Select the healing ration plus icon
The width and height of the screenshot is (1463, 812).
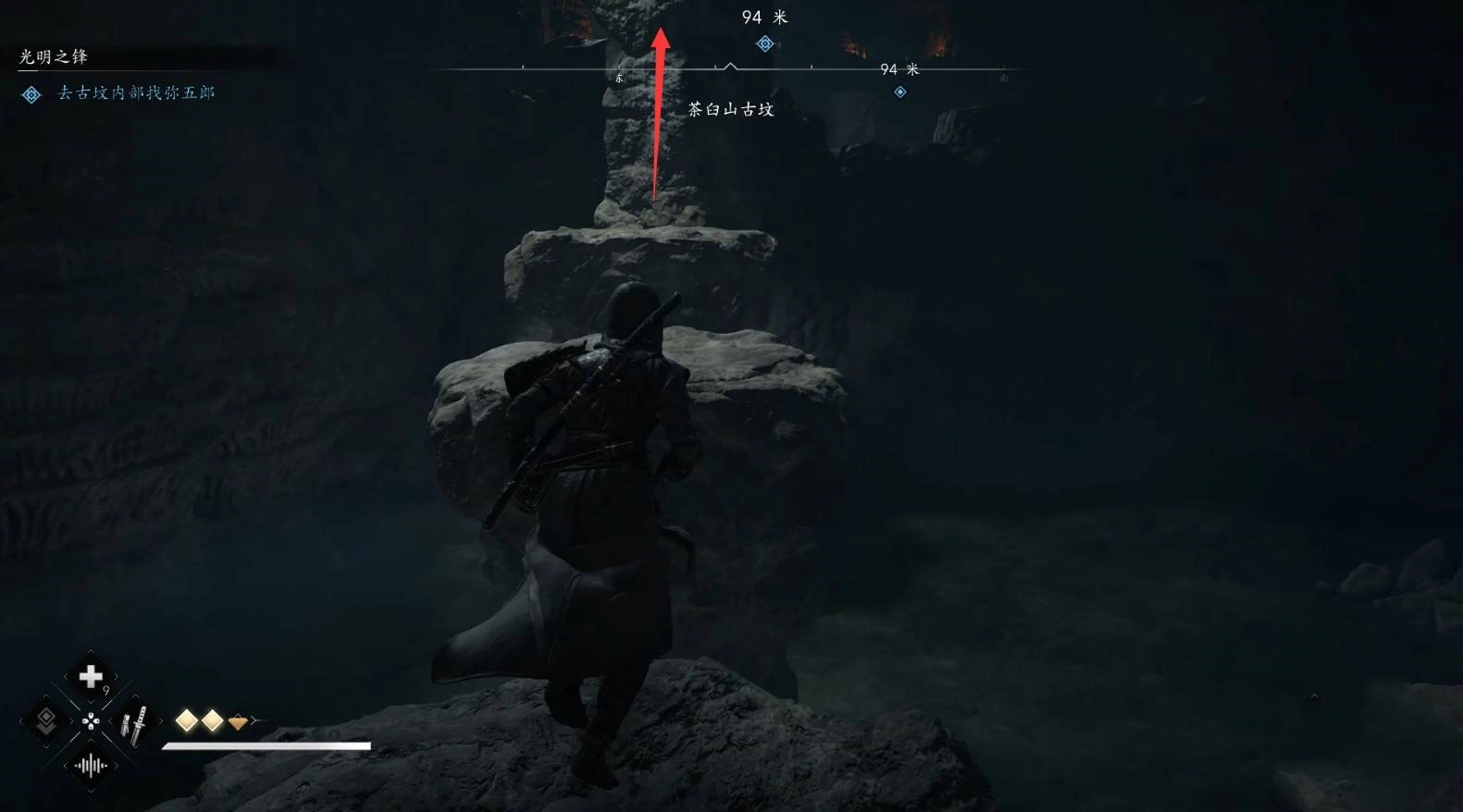click(91, 677)
